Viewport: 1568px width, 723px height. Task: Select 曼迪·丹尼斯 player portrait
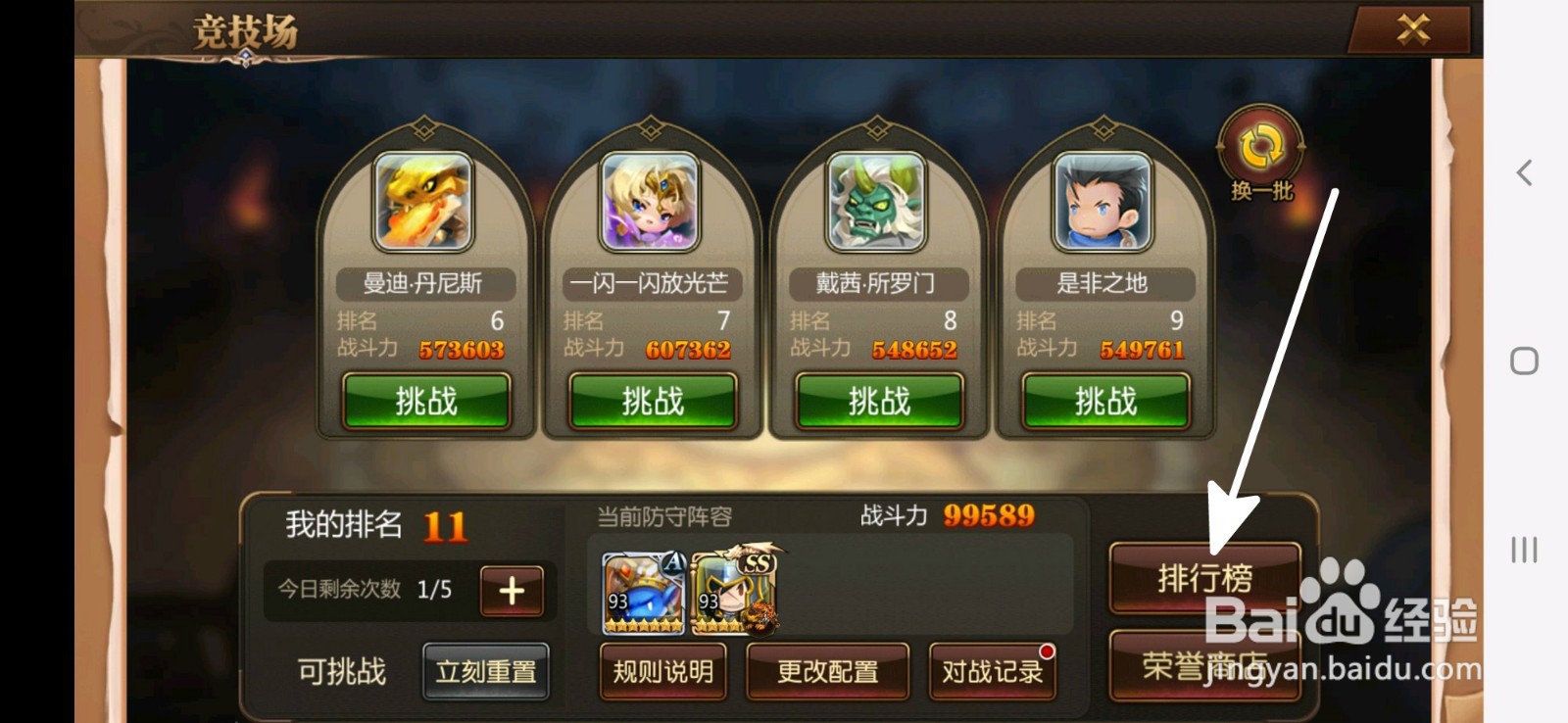pos(425,203)
